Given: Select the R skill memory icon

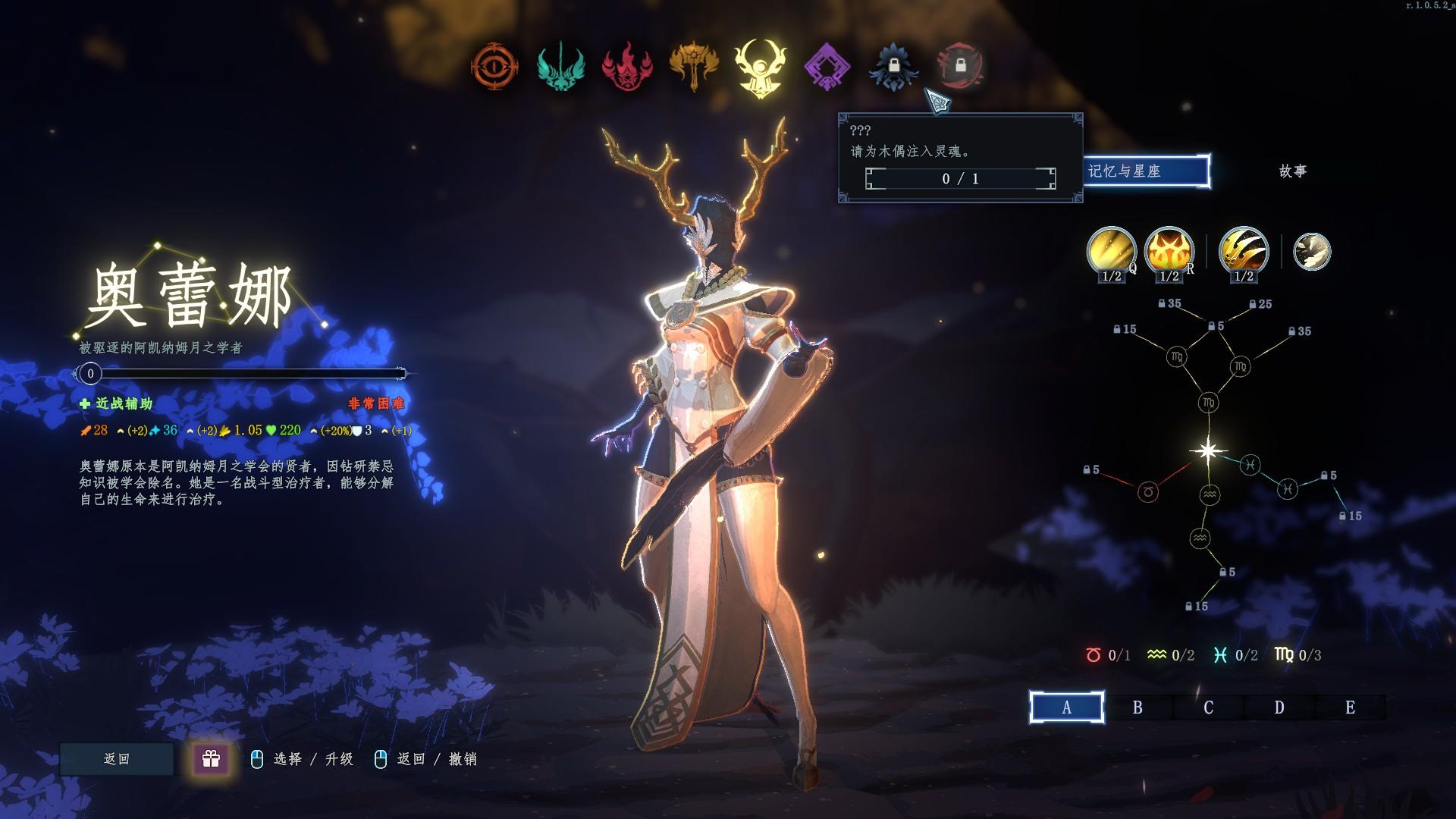Looking at the screenshot, I should 1169,251.
